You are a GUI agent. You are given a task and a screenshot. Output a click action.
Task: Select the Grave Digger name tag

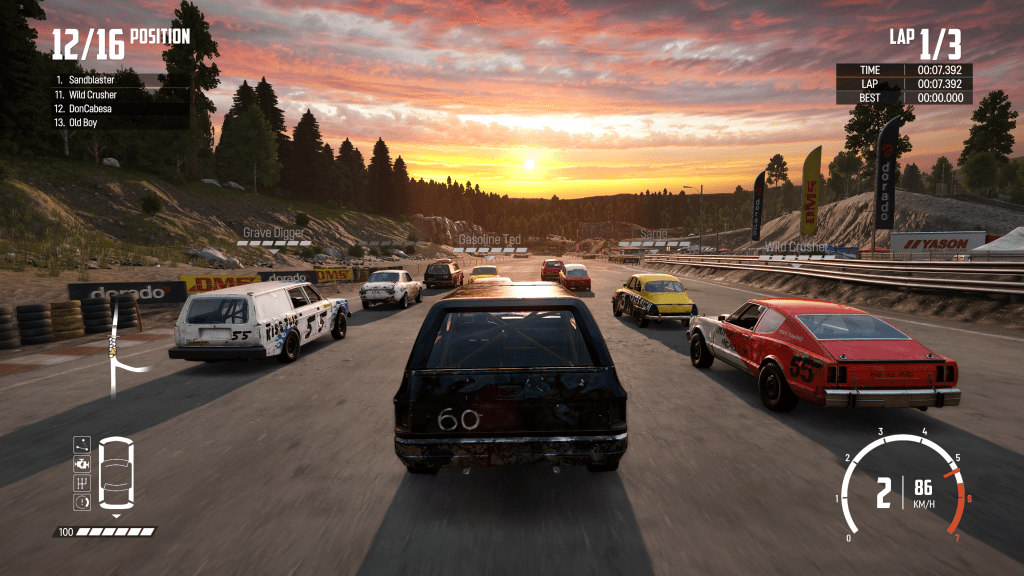273,233
